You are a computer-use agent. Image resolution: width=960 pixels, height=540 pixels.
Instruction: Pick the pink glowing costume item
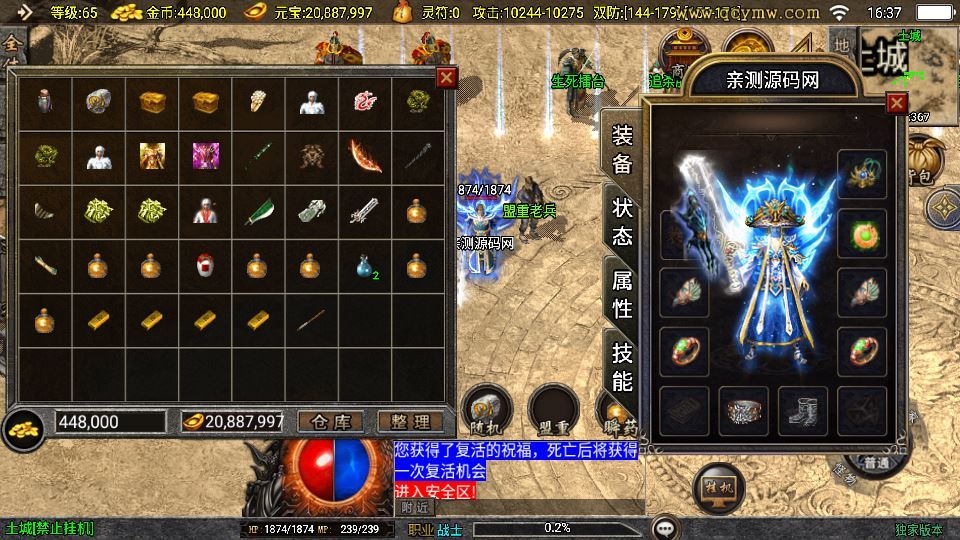pos(205,156)
